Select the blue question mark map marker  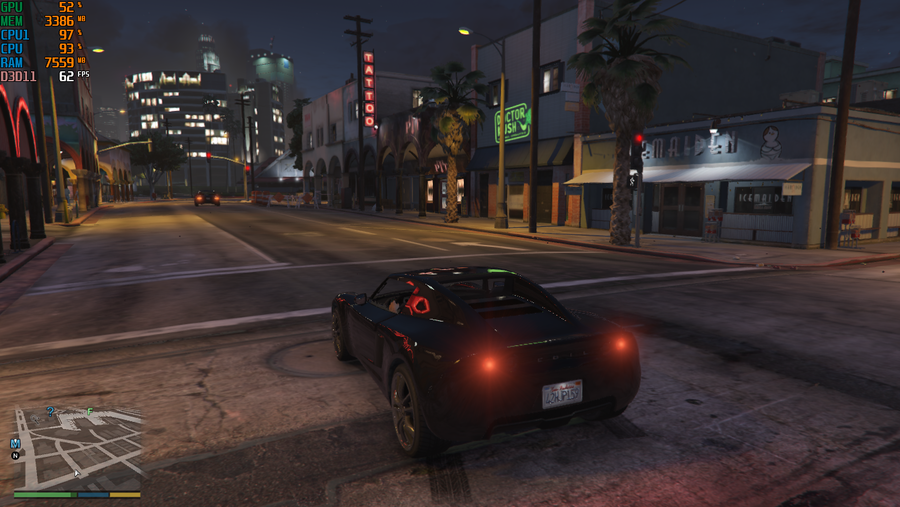[x=51, y=411]
